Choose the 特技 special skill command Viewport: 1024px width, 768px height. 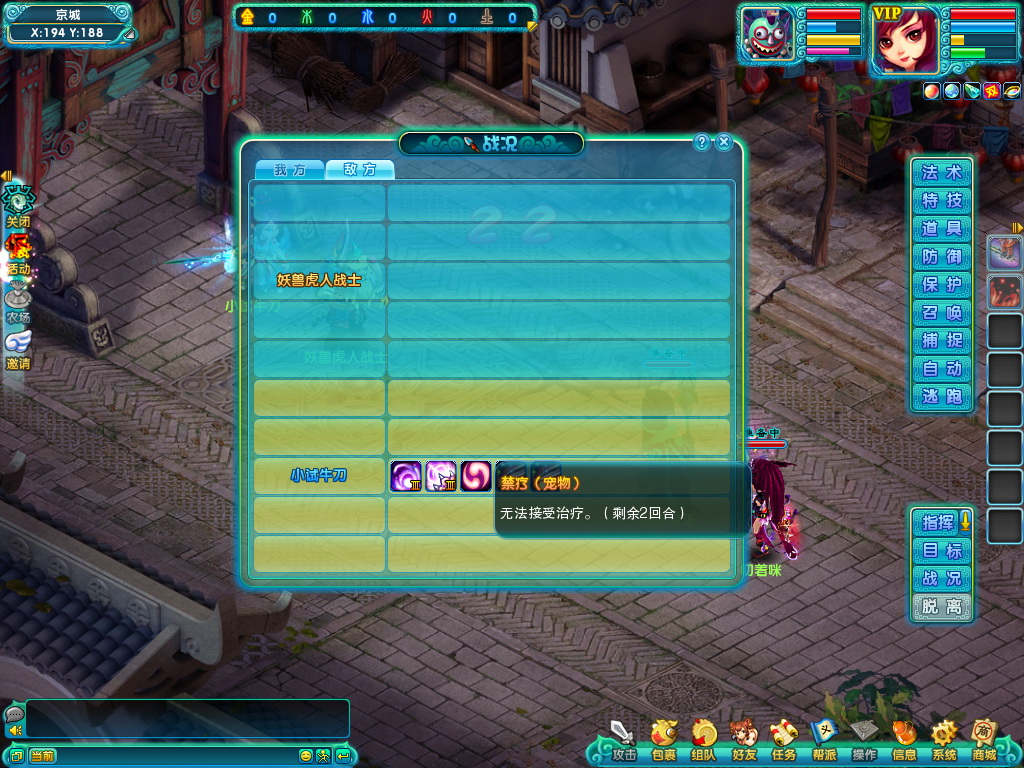pos(942,201)
